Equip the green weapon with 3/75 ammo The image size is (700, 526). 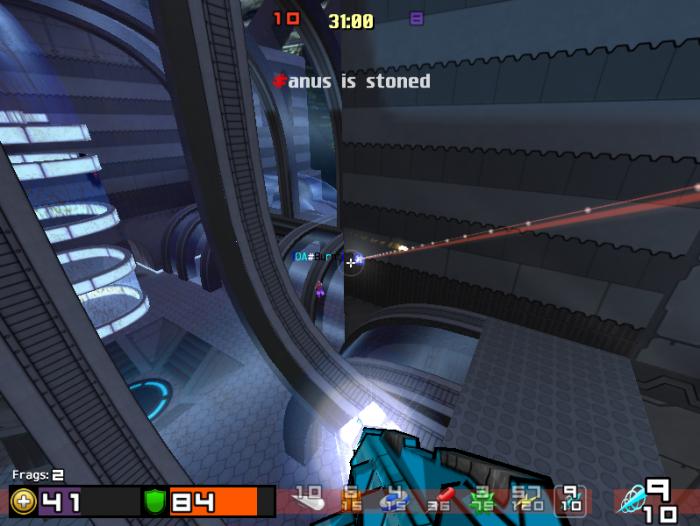pos(483,498)
